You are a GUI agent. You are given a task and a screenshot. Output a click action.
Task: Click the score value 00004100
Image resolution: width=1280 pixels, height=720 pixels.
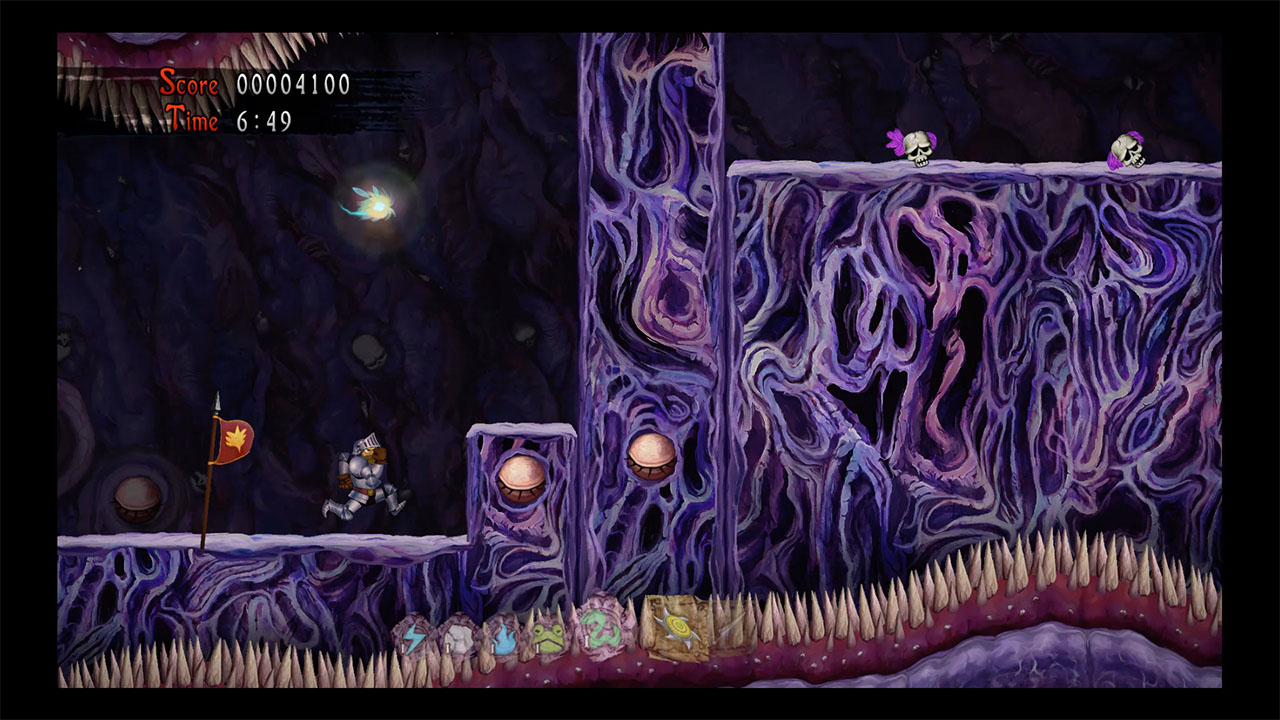tap(295, 85)
